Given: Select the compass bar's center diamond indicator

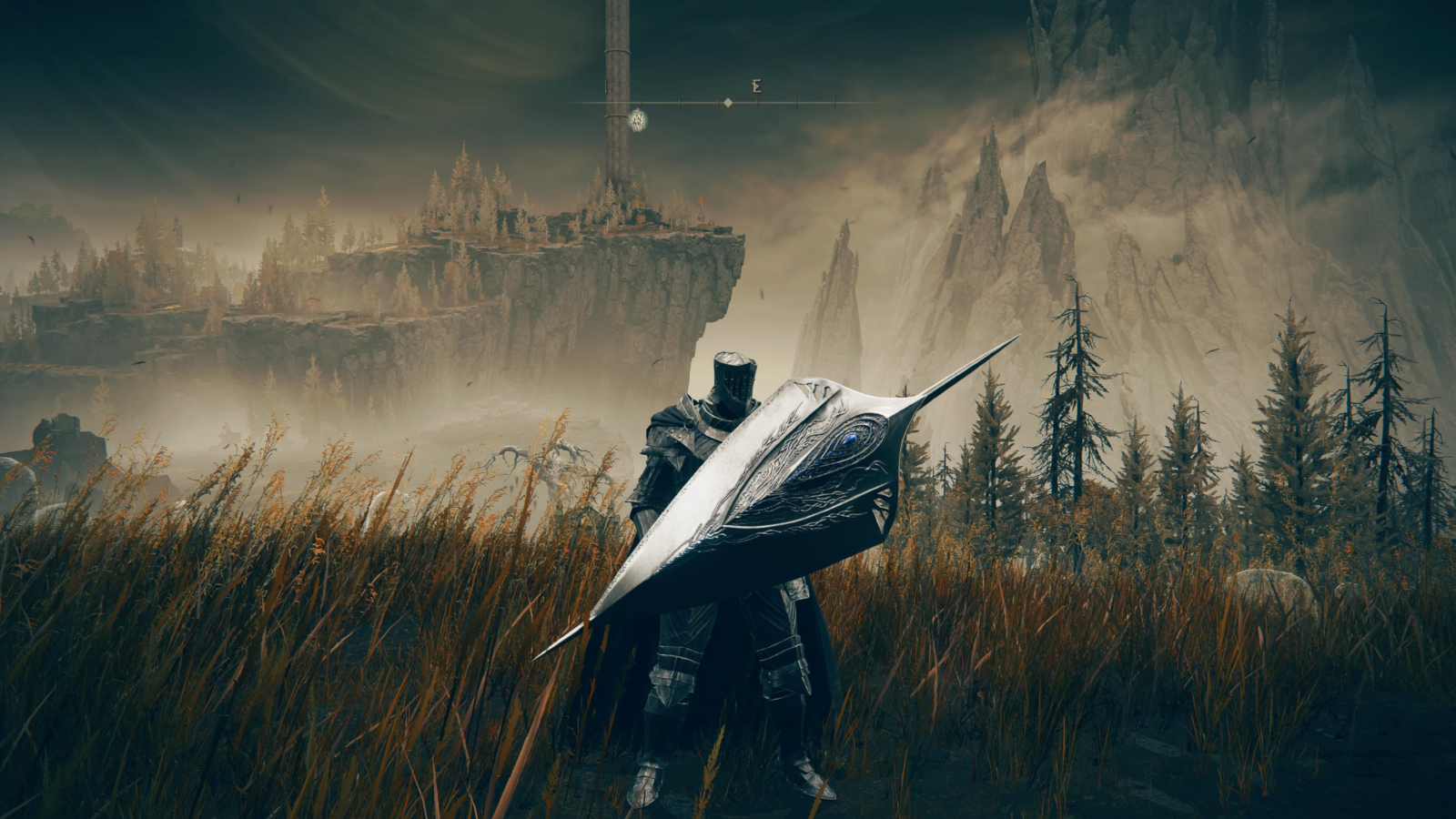Looking at the screenshot, I should coord(728,103).
